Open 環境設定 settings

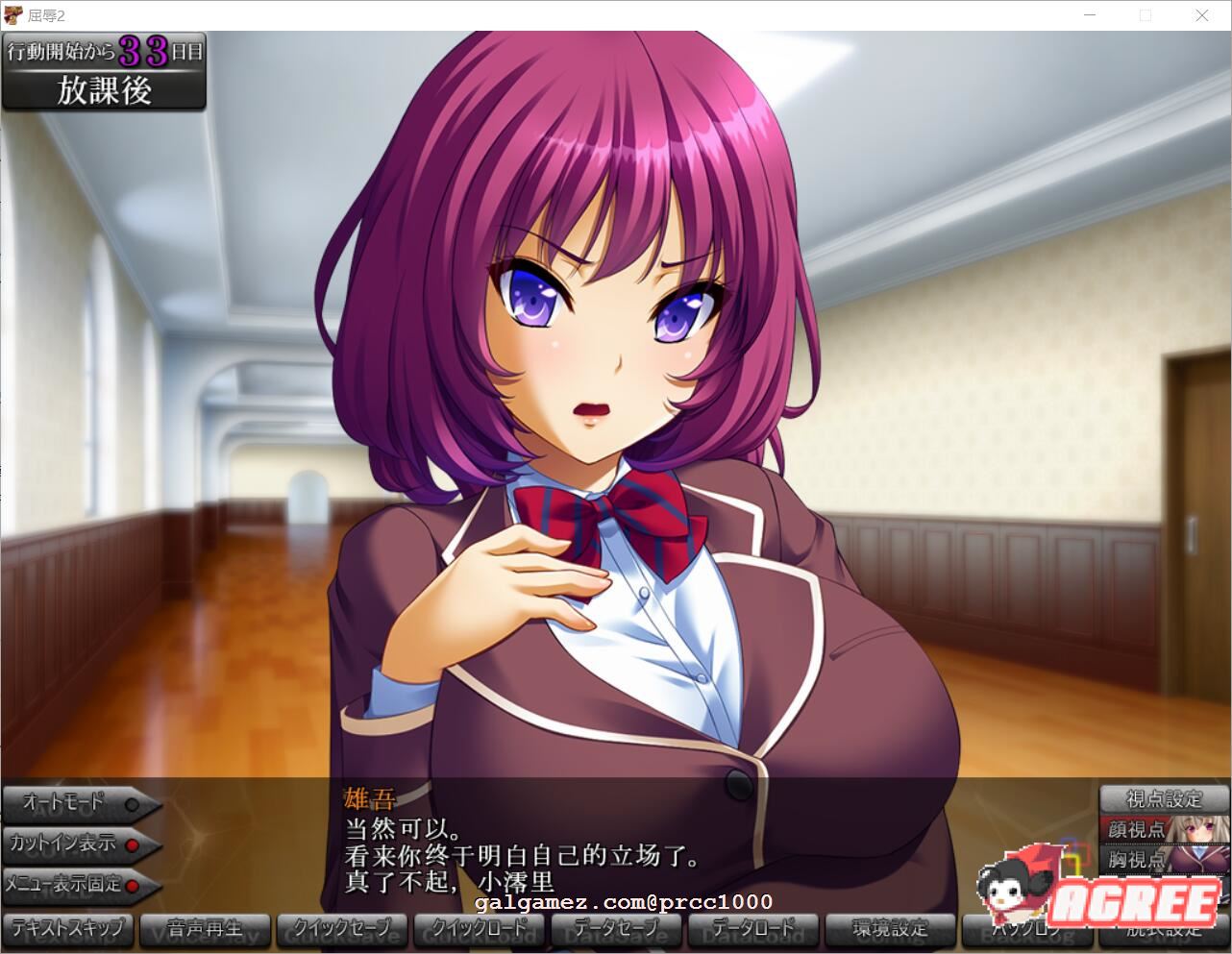pyautogui.click(x=890, y=929)
